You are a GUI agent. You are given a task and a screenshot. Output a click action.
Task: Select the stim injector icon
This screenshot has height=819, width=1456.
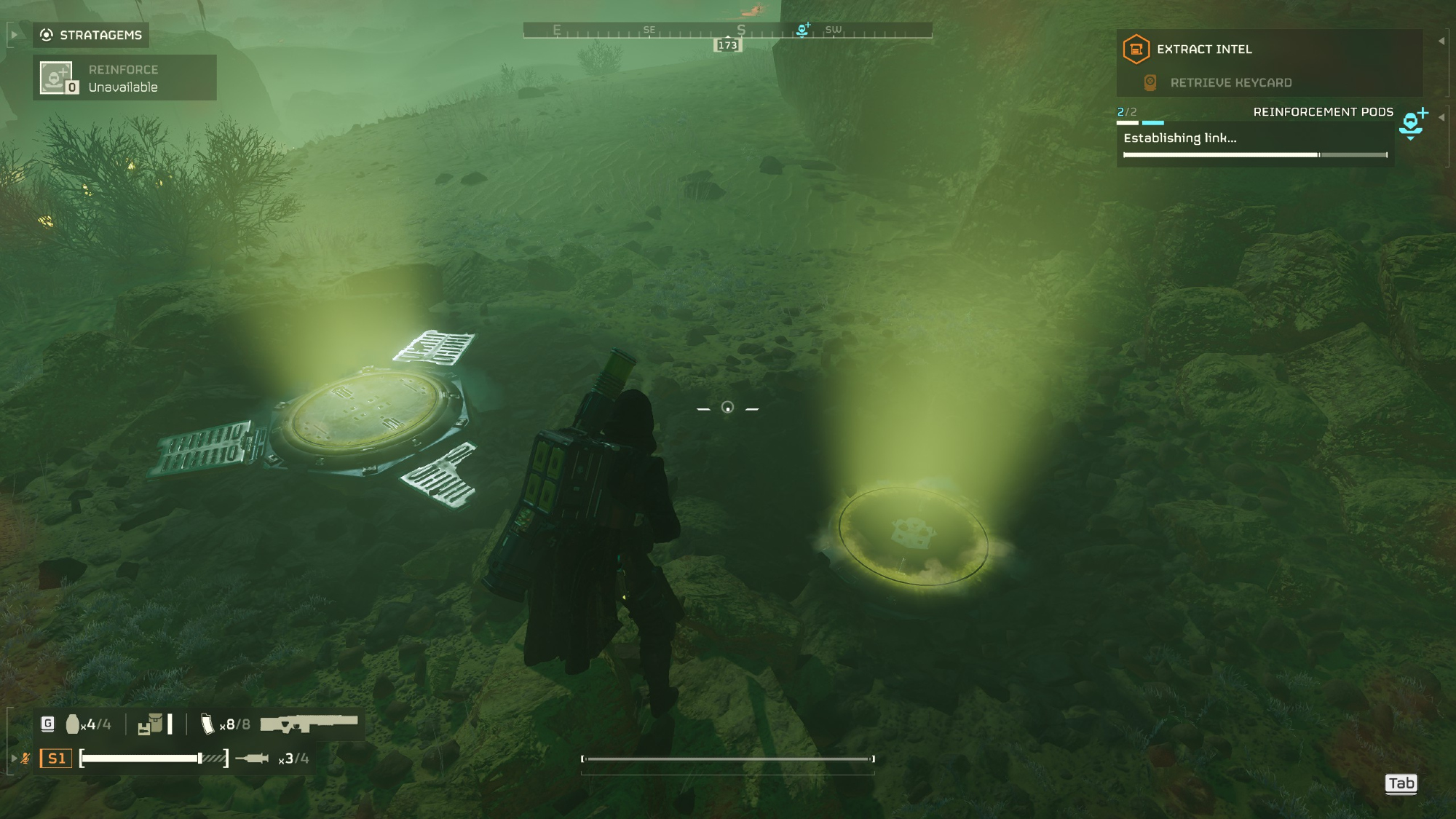click(253, 759)
